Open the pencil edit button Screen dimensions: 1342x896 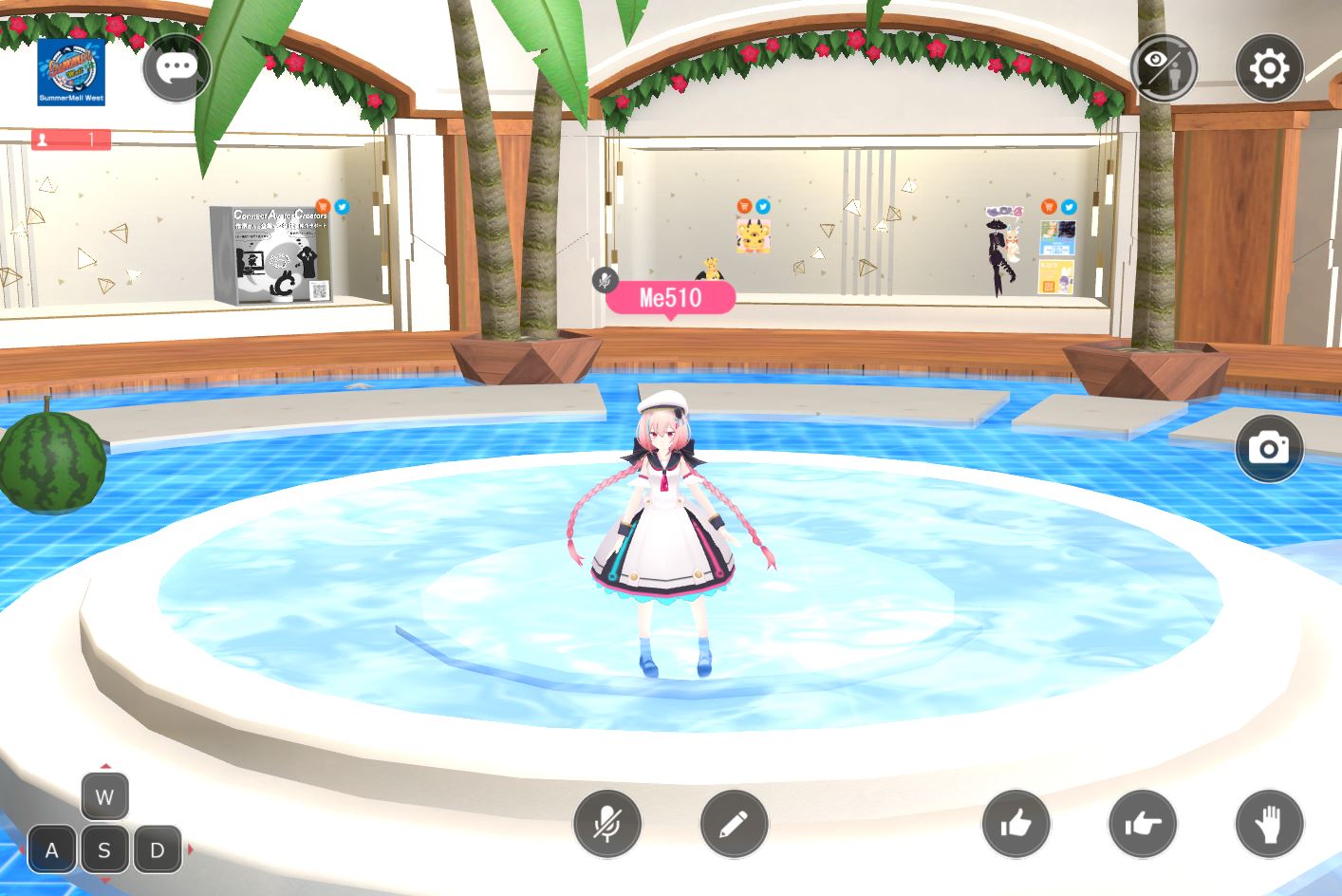734,823
